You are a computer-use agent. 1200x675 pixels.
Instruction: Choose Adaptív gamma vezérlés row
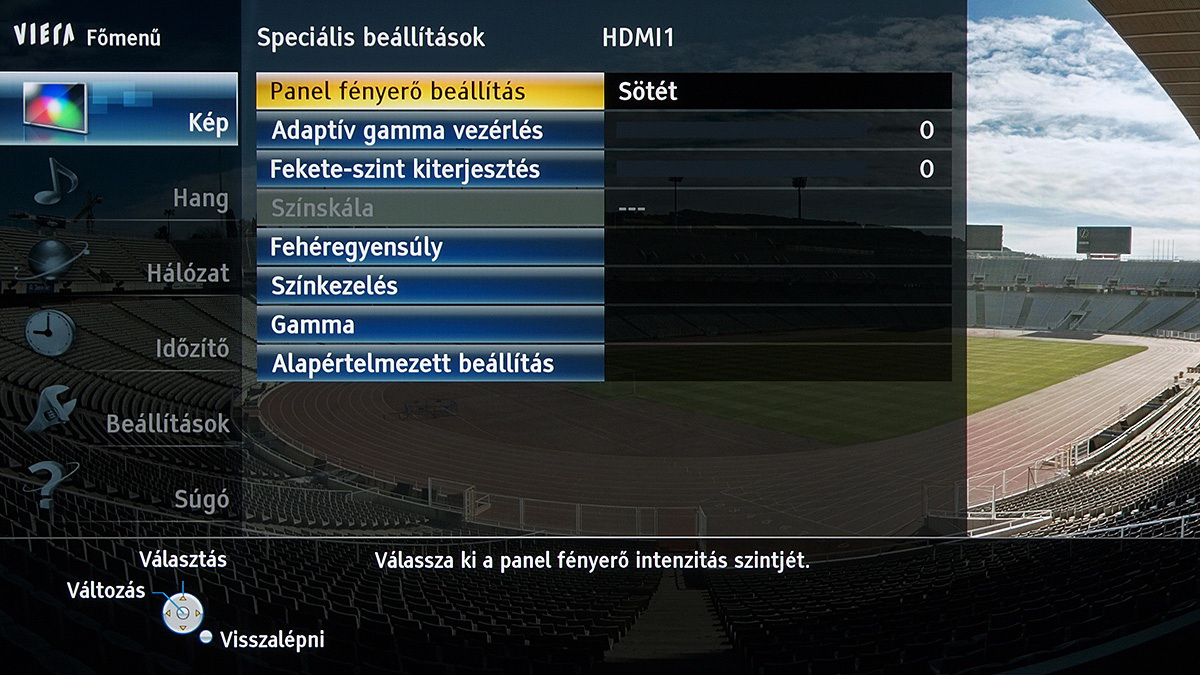[x=430, y=130]
